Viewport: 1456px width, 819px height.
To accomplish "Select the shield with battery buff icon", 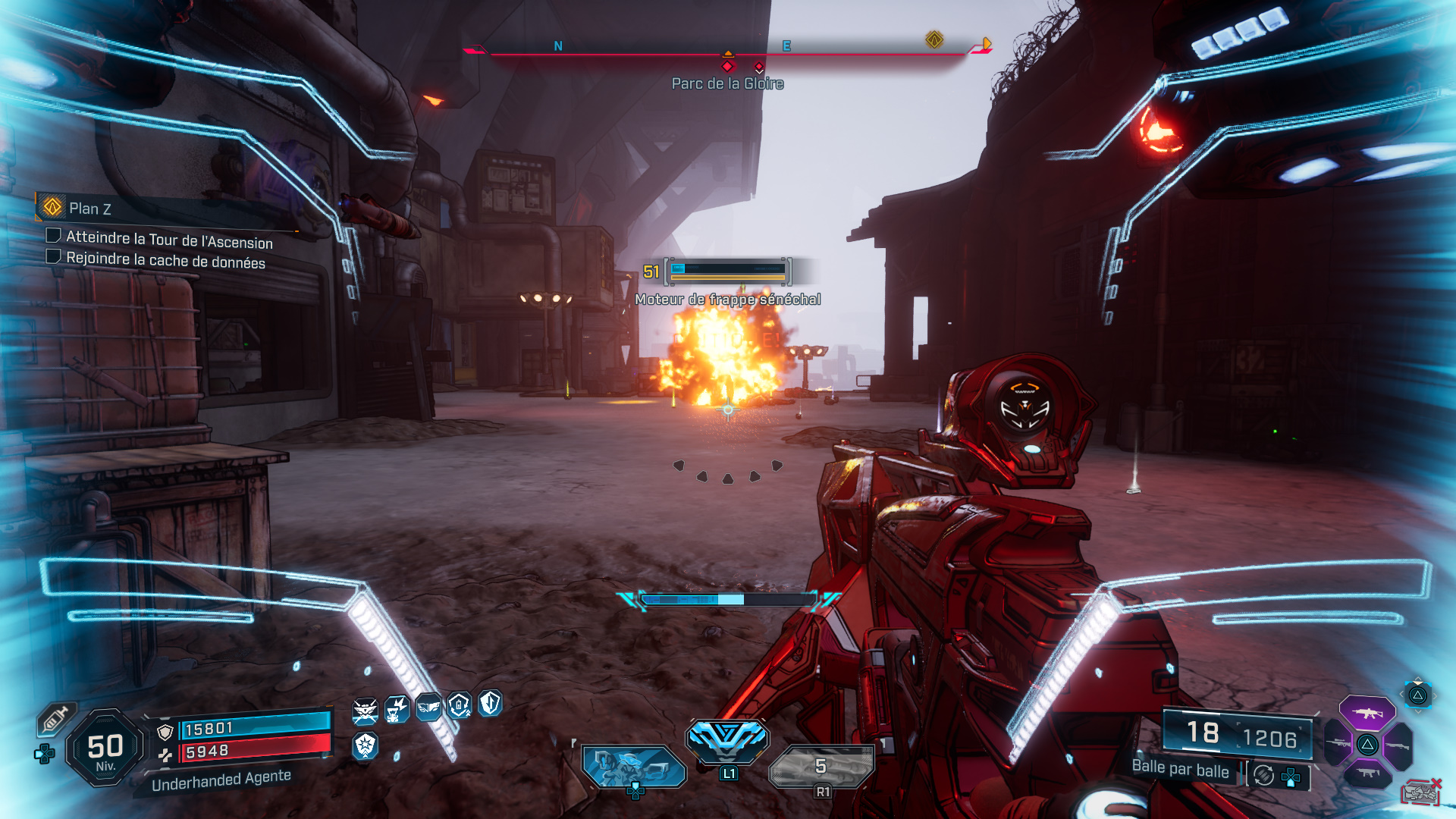I will click(460, 705).
